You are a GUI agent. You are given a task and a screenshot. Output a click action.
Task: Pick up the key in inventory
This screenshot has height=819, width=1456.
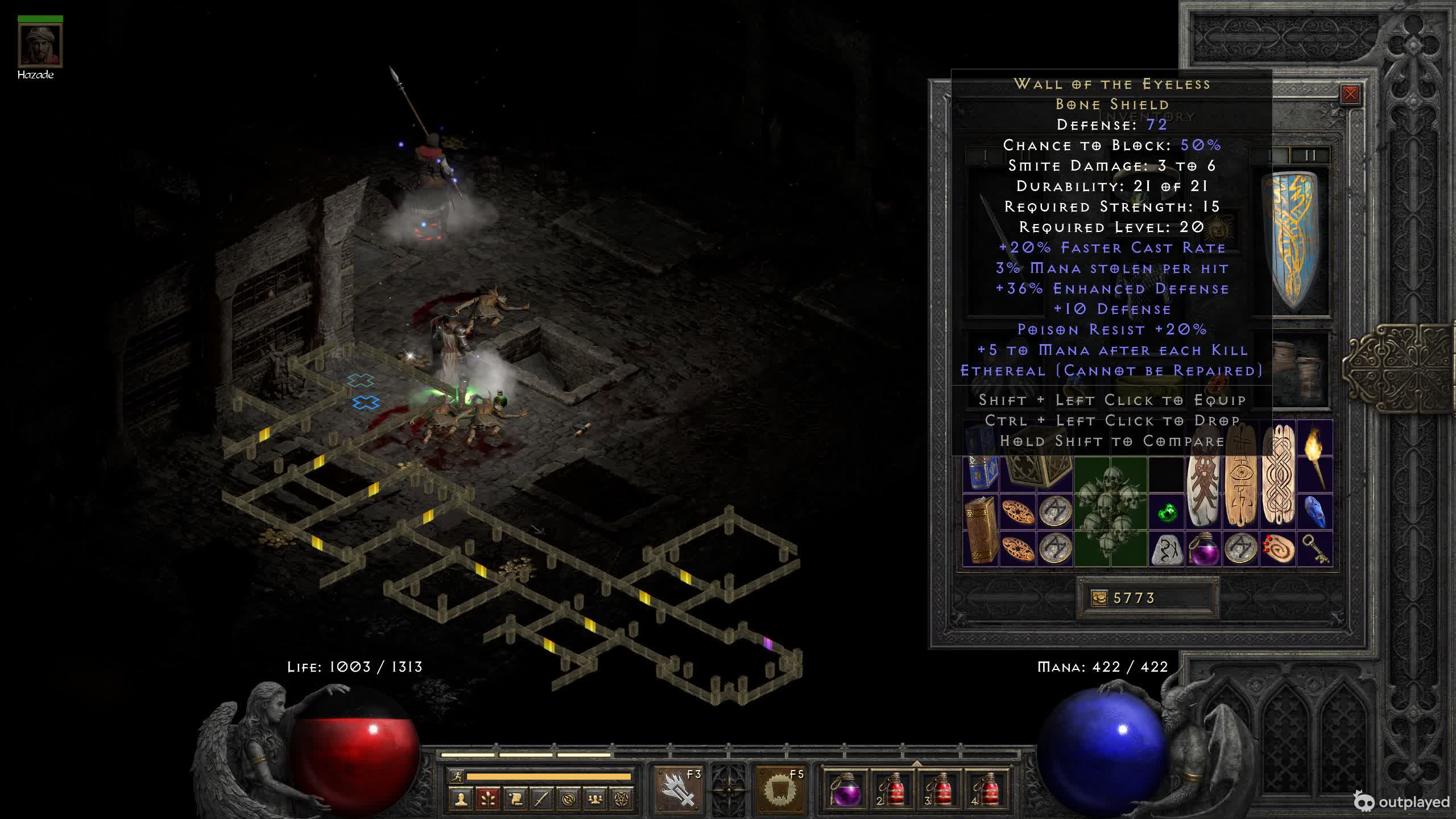tap(1314, 548)
